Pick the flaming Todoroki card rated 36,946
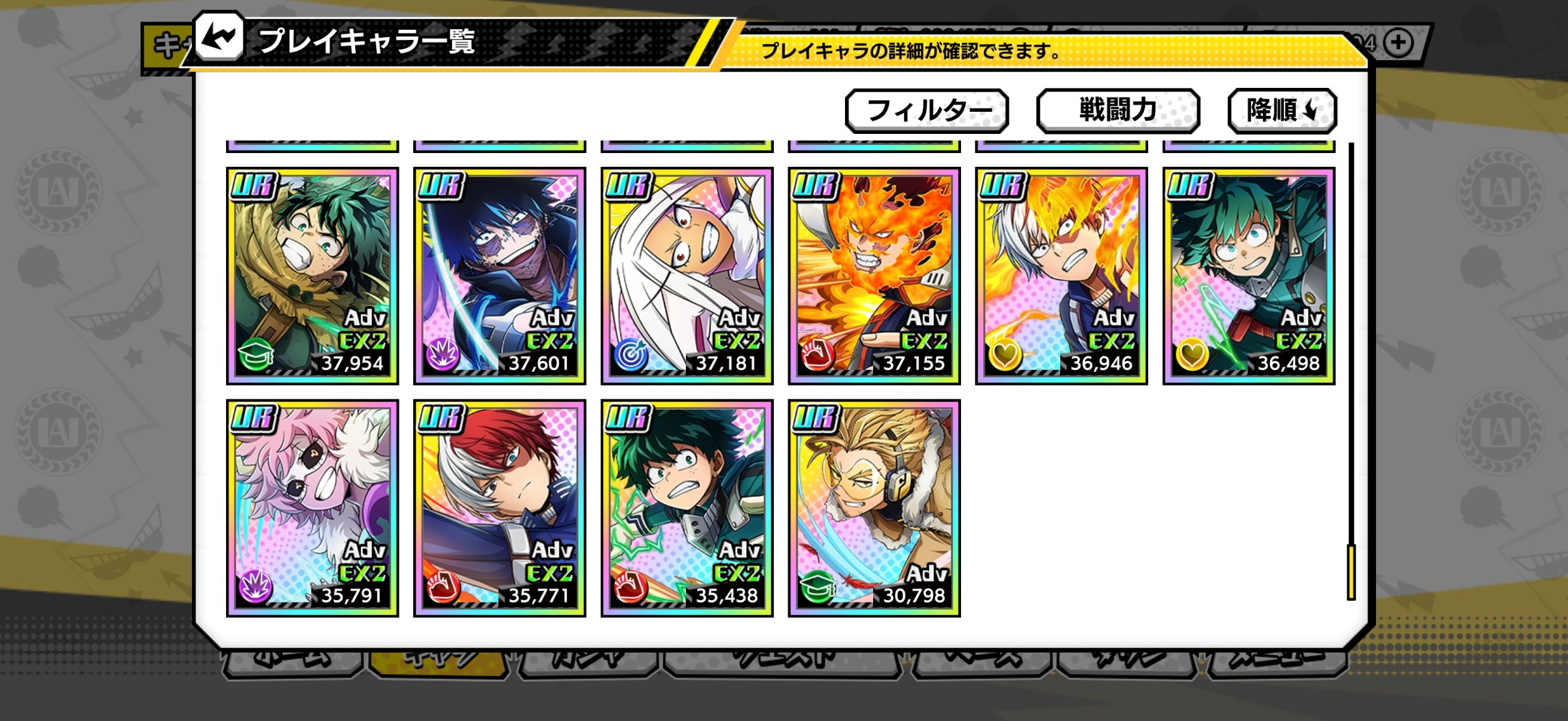Screen dimensions: 1568x721 tap(1061, 276)
